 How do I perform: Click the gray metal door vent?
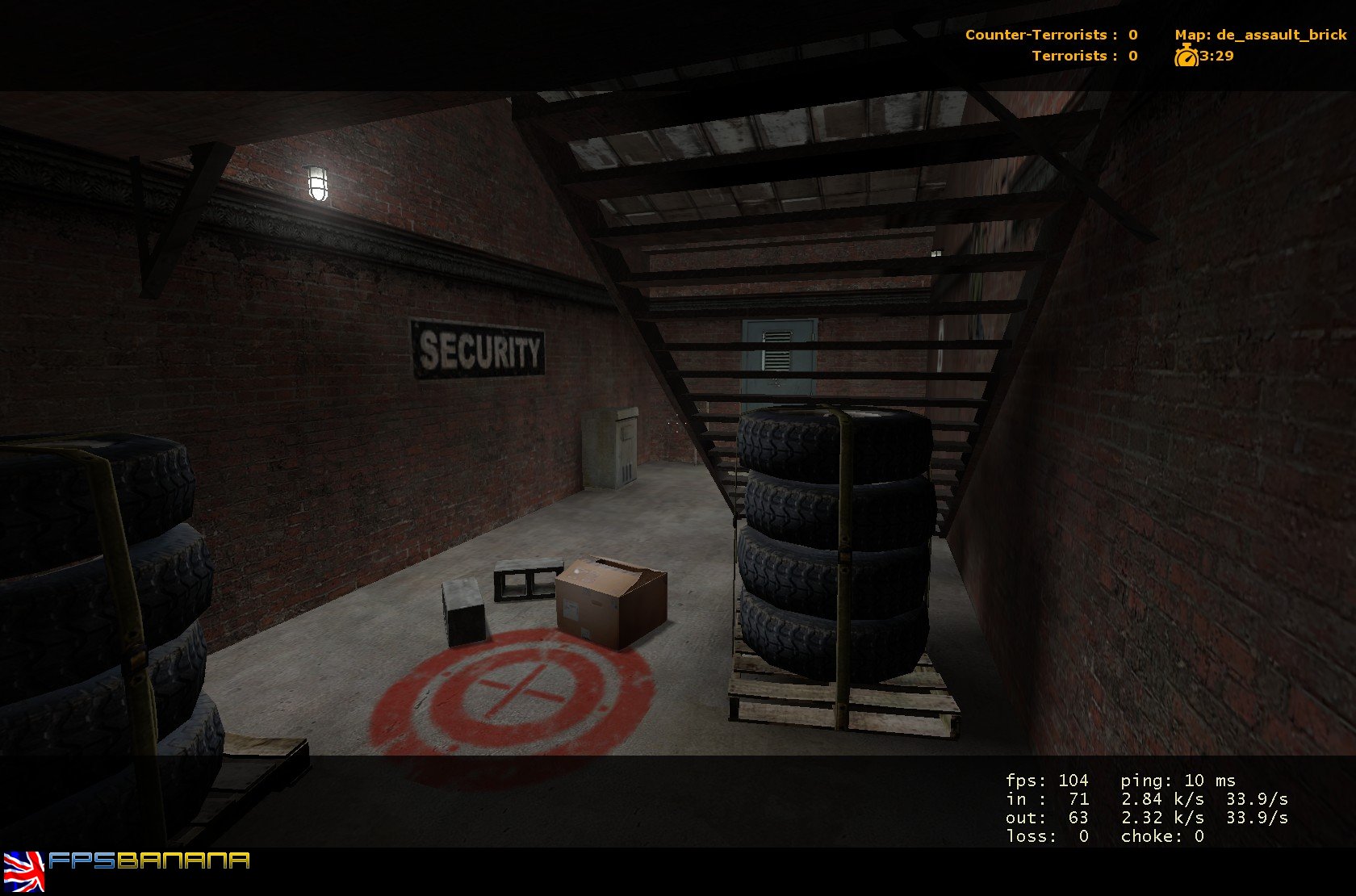[777, 348]
